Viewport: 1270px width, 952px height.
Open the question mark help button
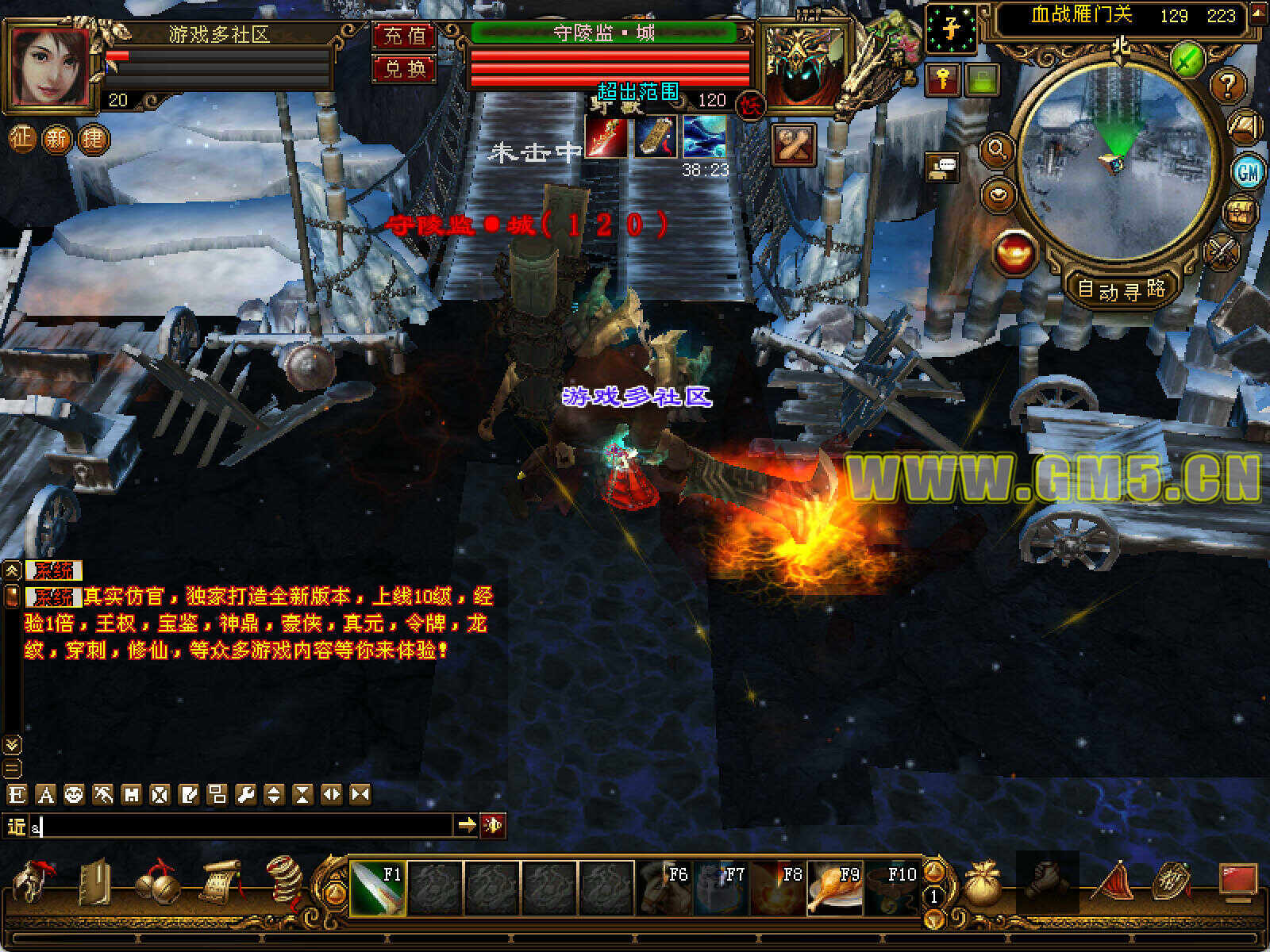pos(1227,84)
